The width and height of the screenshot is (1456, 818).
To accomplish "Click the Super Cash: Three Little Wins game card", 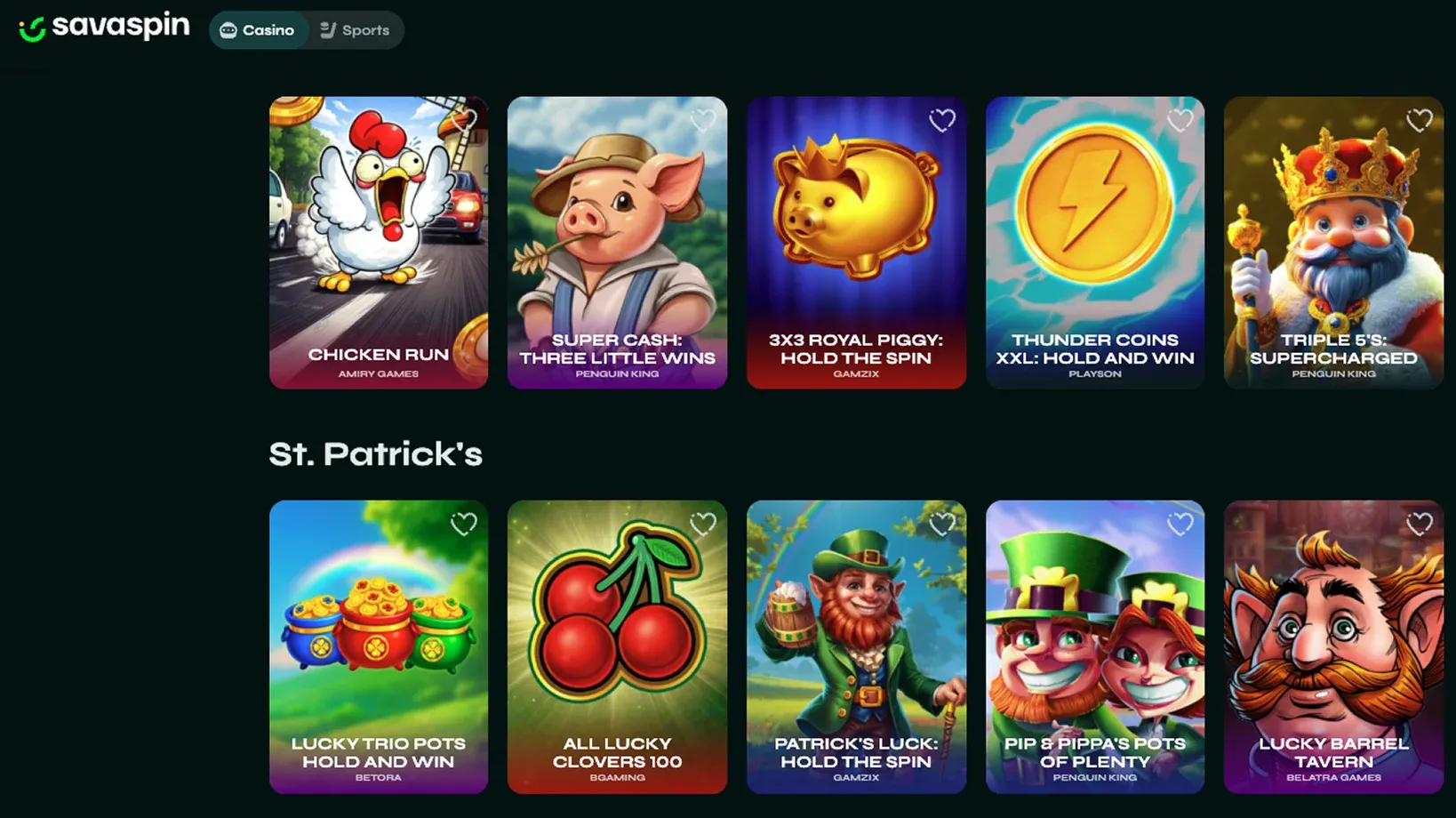I will [x=617, y=236].
